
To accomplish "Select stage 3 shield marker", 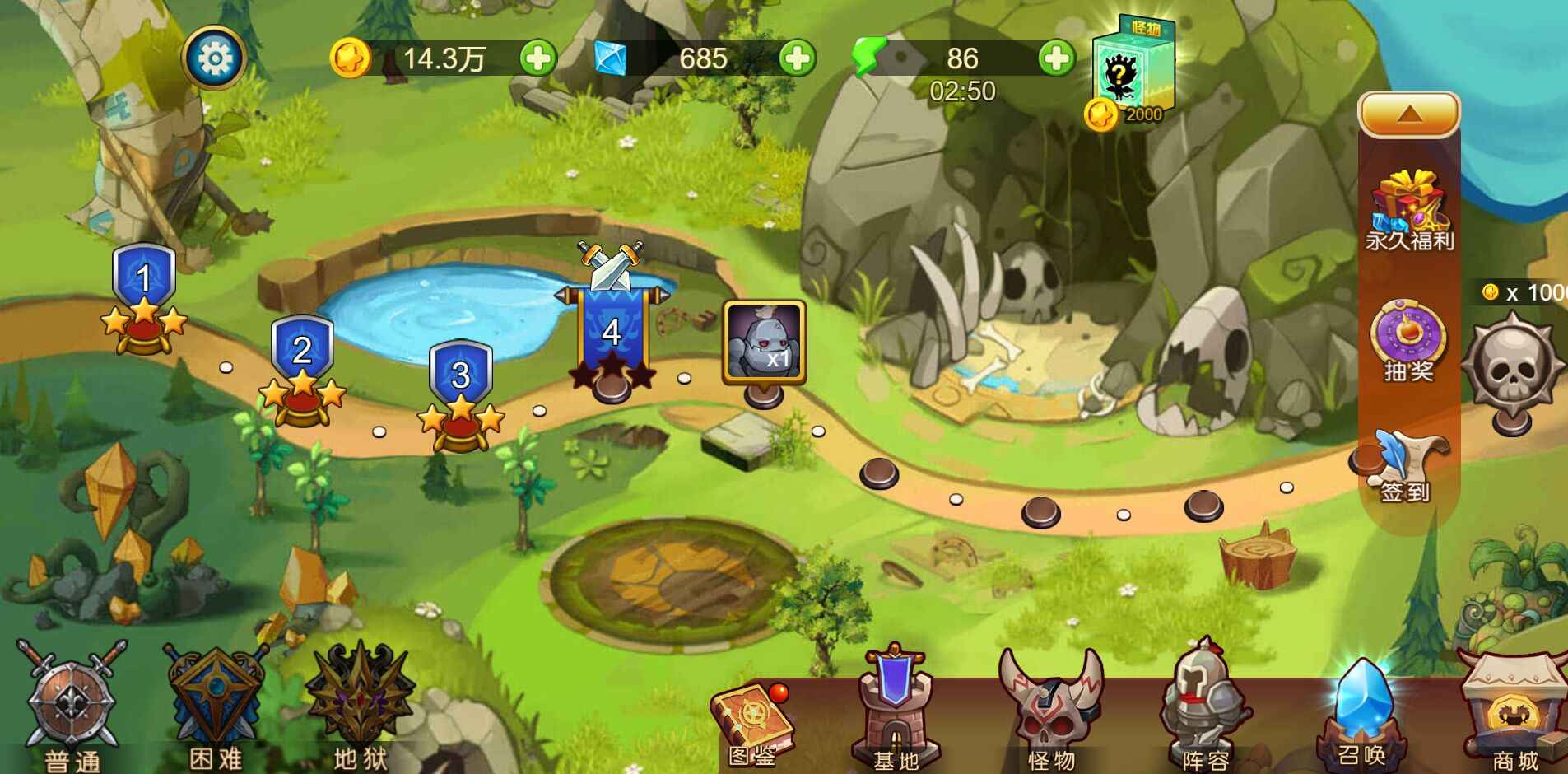I will coord(460,387).
